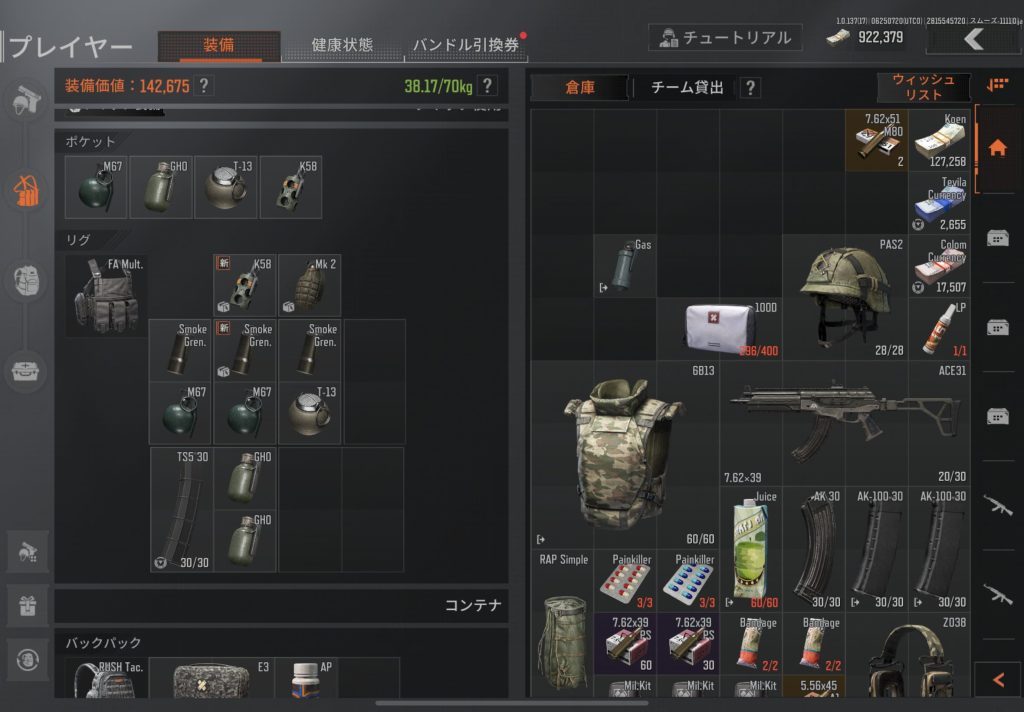Click the help icon beside 装備価値

[204, 86]
